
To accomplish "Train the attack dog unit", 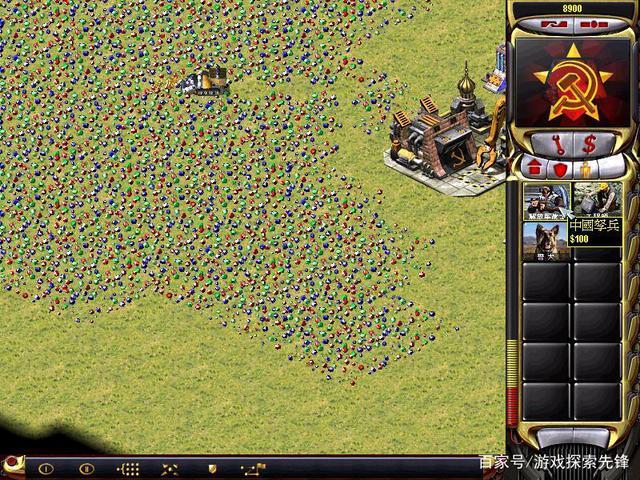I will coord(546,240).
